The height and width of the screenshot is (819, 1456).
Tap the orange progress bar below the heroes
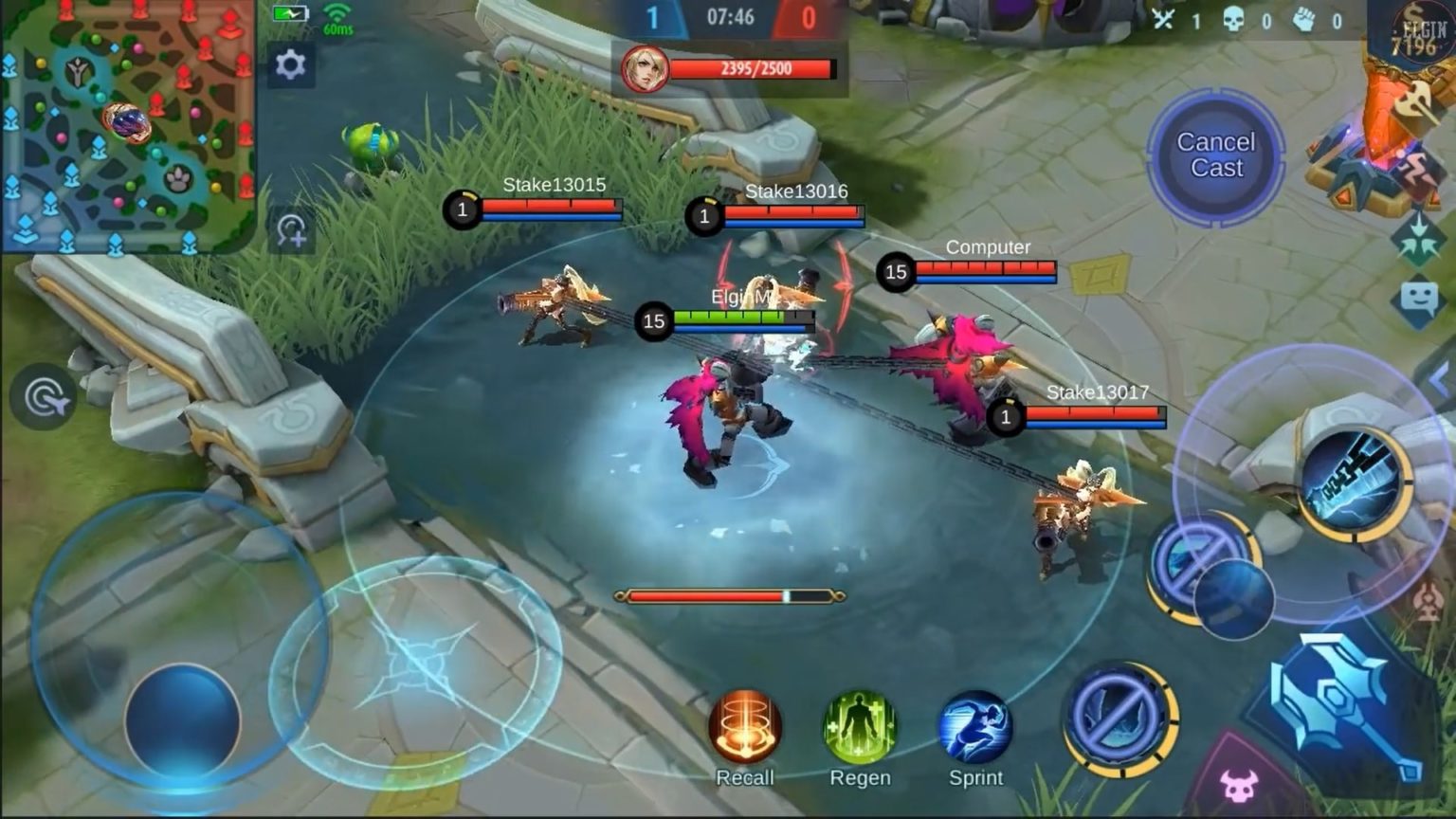[x=728, y=595]
